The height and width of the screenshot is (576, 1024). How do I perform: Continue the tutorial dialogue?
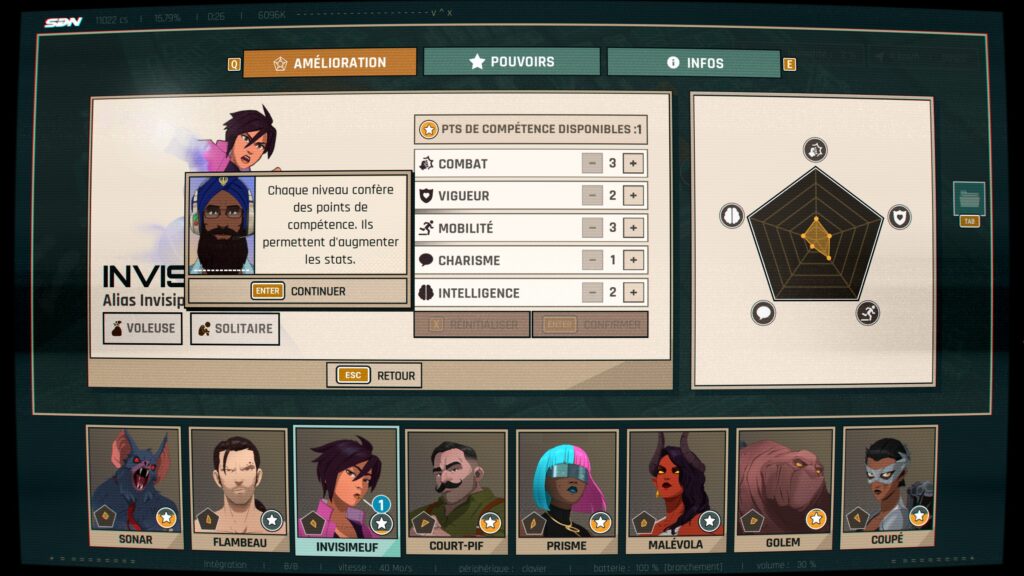click(298, 291)
